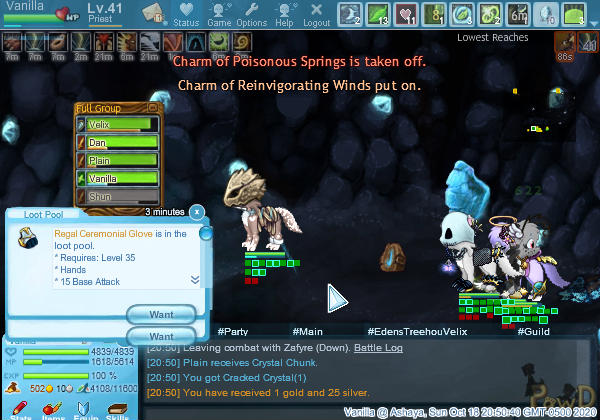This screenshot has height=420, width=600.
Task: Open the Help menu
Action: click(284, 14)
